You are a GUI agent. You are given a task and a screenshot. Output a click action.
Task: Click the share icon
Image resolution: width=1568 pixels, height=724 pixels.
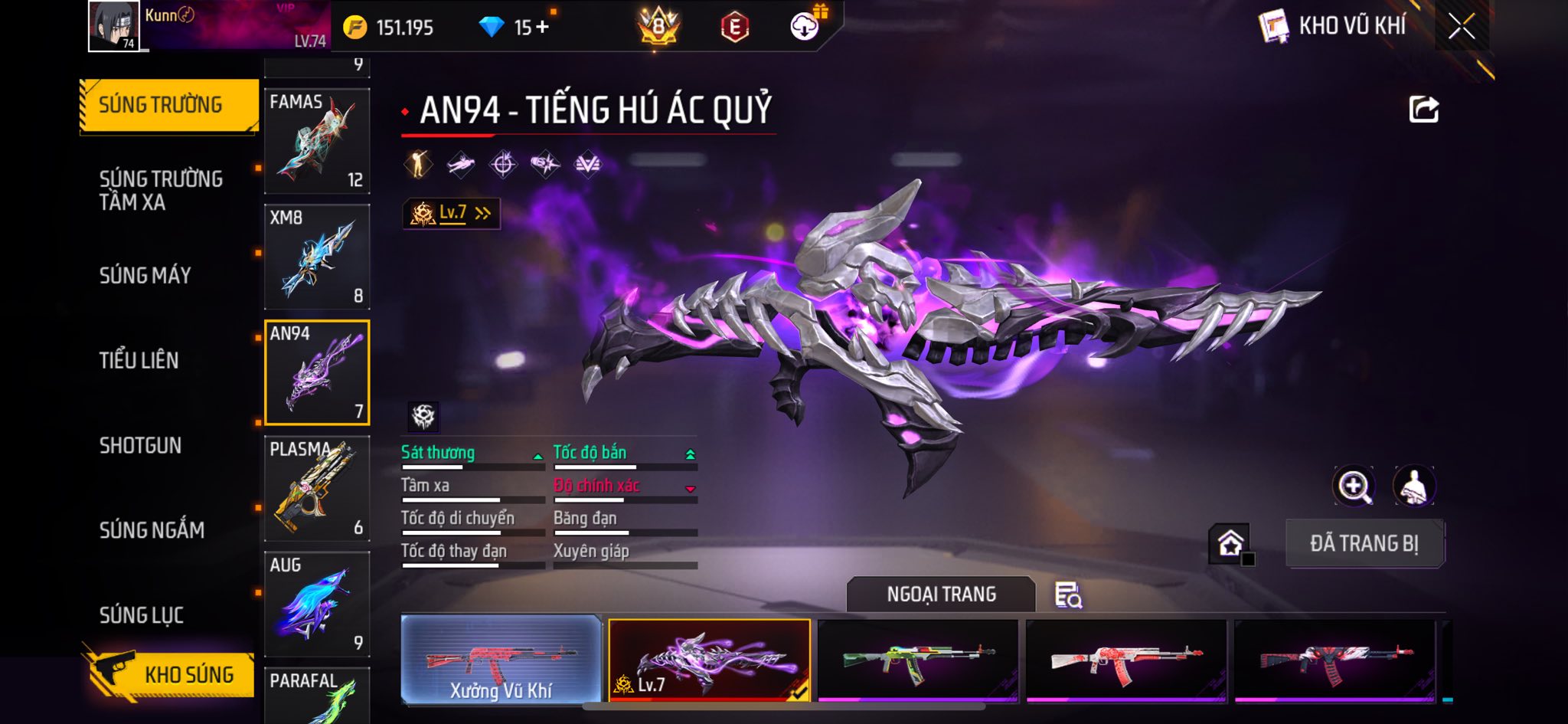pyautogui.click(x=1423, y=110)
